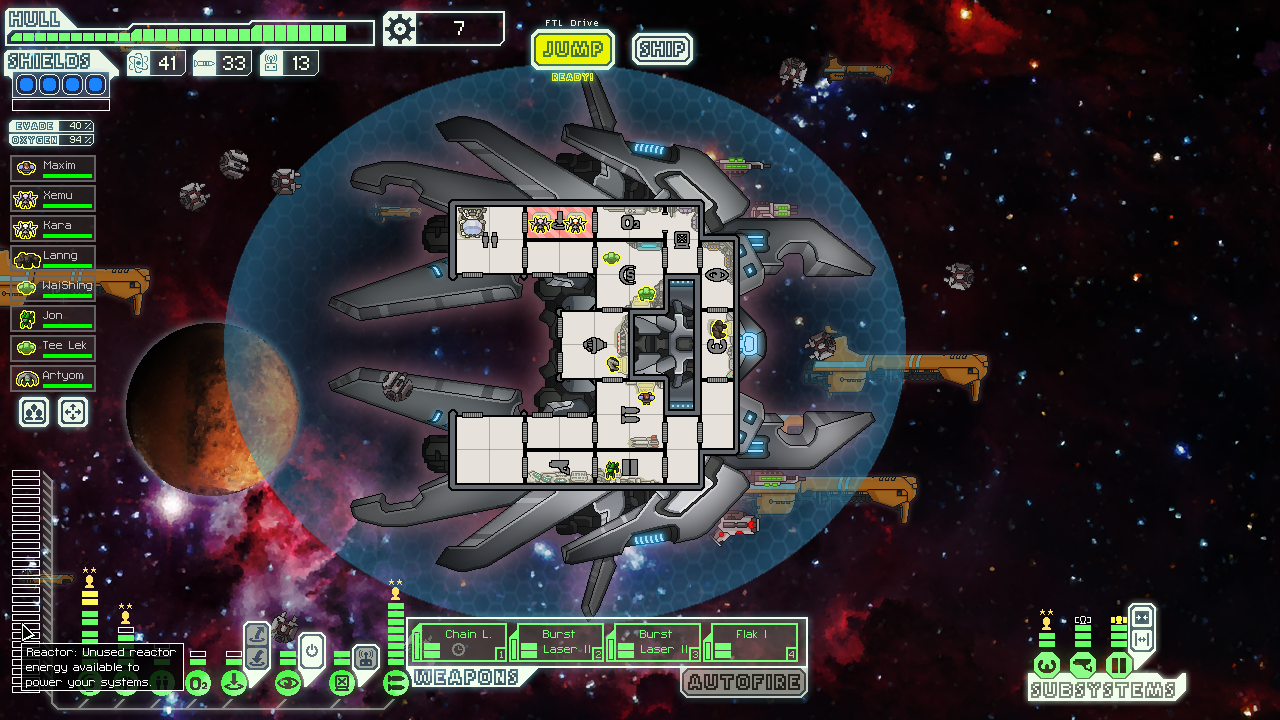1280x720 pixels.
Task: Choose the Chain L. weapon slot
Action: coord(461,642)
